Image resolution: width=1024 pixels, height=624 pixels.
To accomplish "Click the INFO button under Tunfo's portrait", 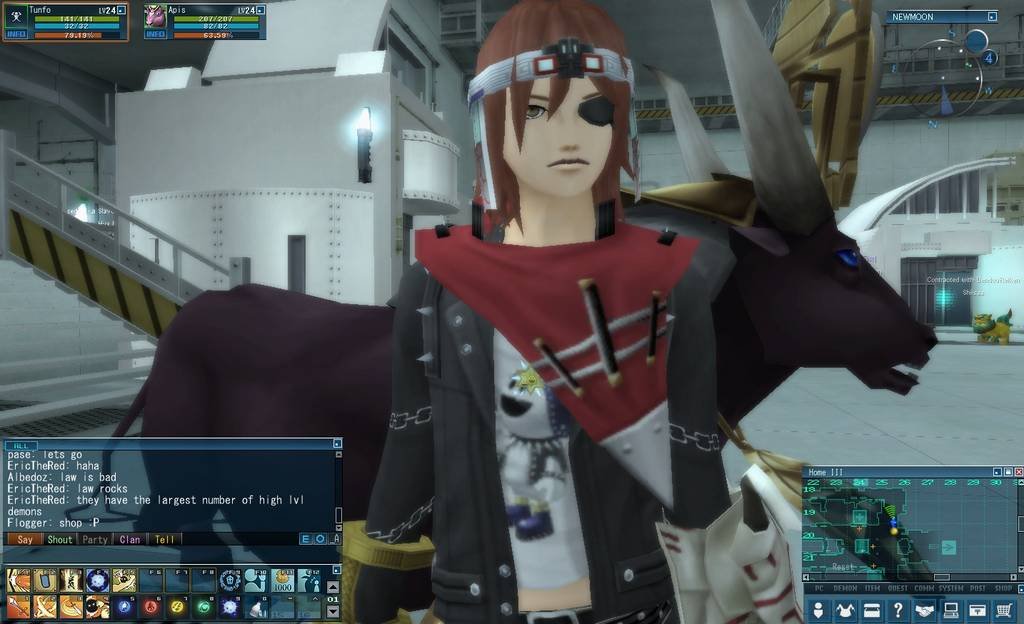I will (16, 35).
